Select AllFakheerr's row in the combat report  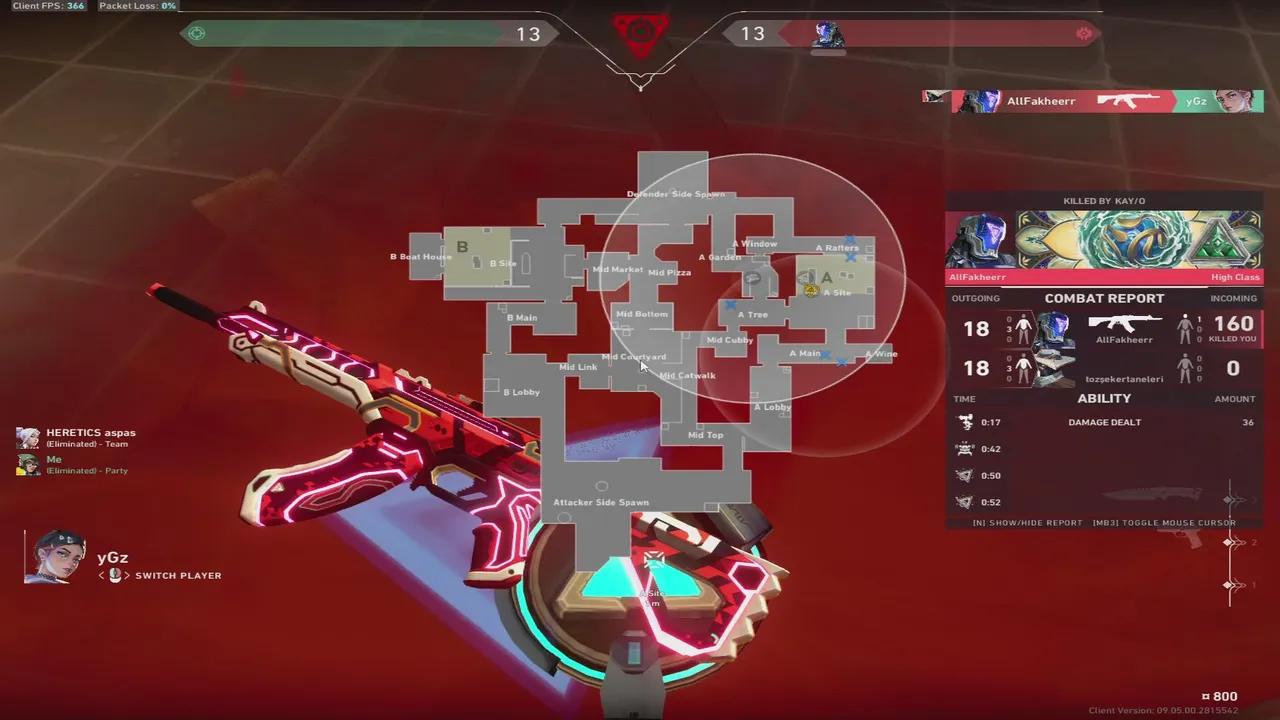click(1104, 329)
